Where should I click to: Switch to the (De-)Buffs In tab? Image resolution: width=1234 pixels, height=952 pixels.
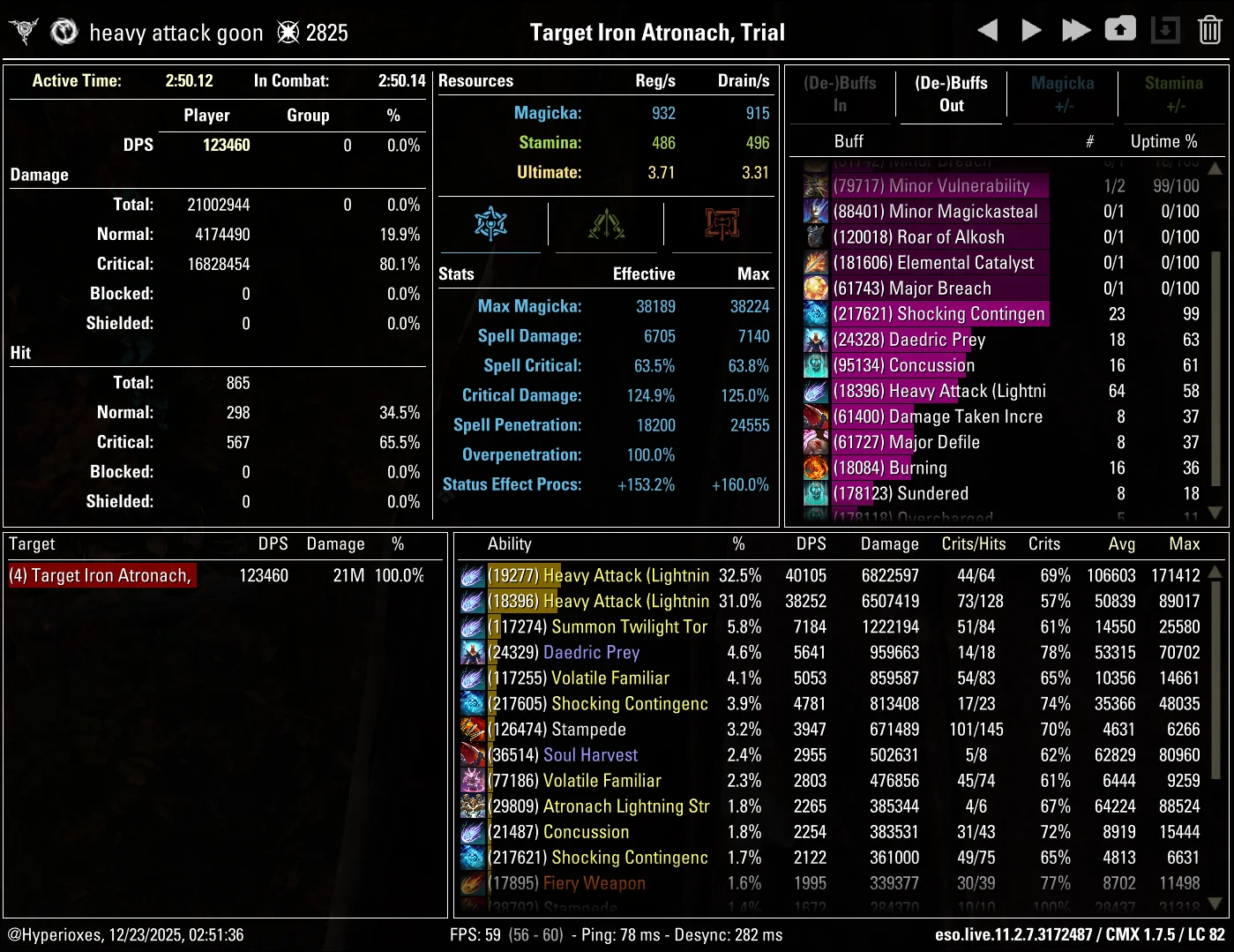tap(841, 94)
